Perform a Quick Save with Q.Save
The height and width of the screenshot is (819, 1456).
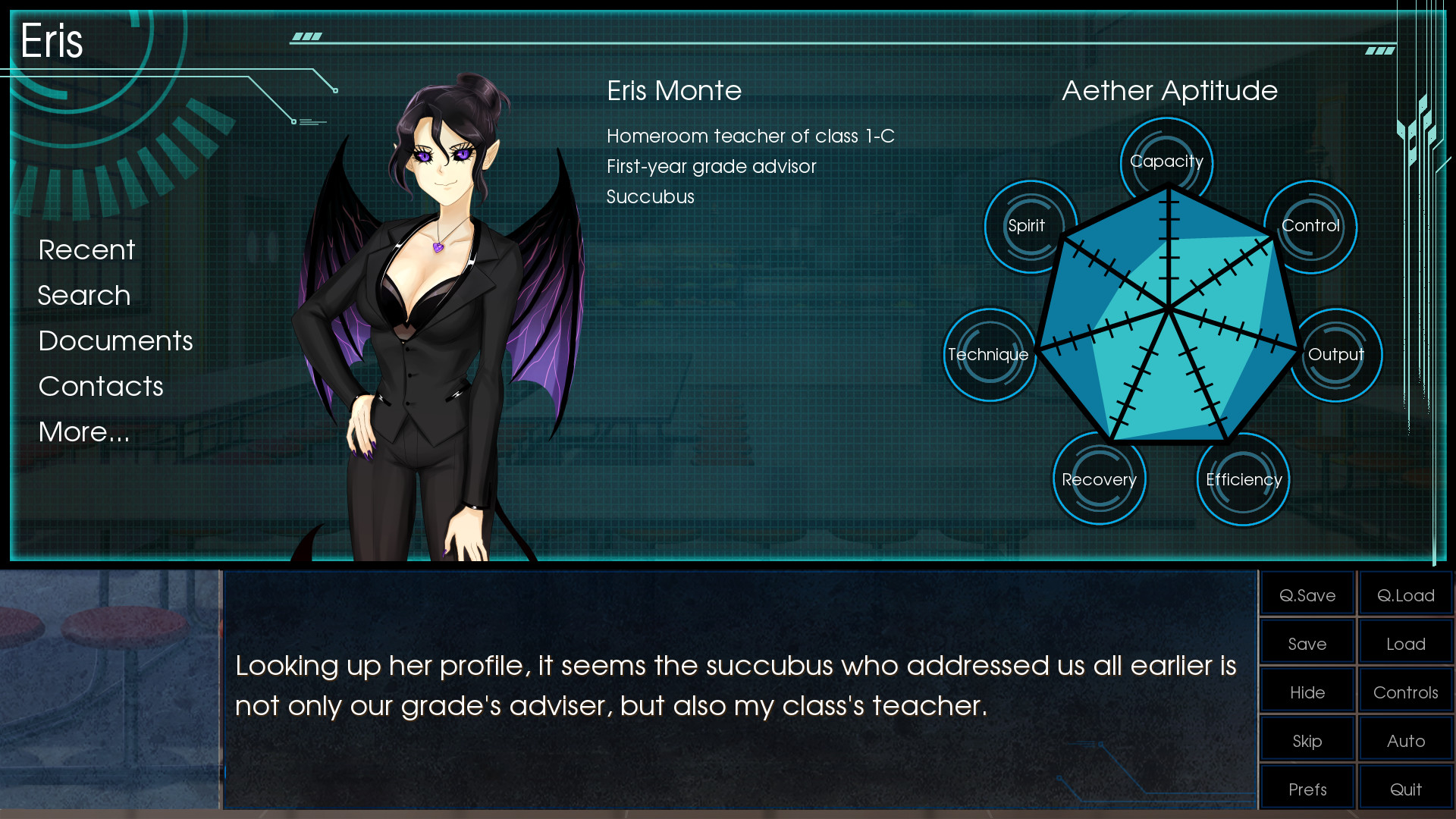click(x=1307, y=594)
